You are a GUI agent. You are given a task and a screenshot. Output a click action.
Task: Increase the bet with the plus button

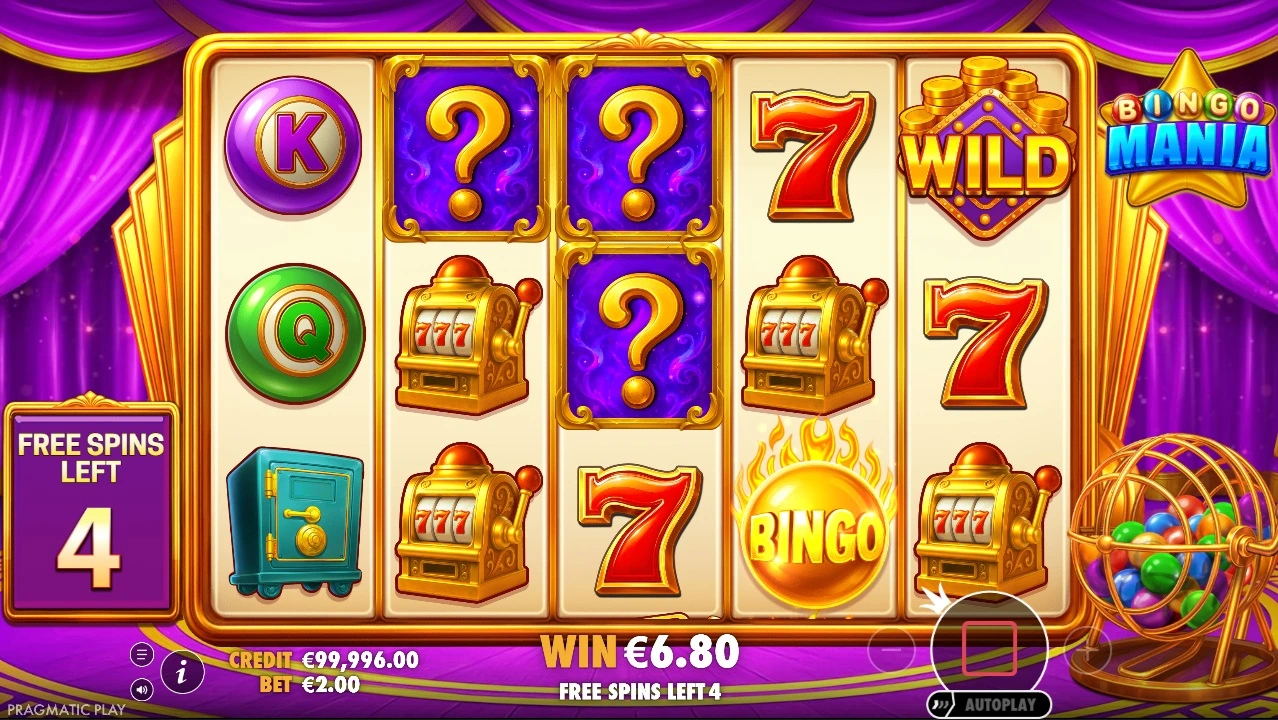(1088, 651)
